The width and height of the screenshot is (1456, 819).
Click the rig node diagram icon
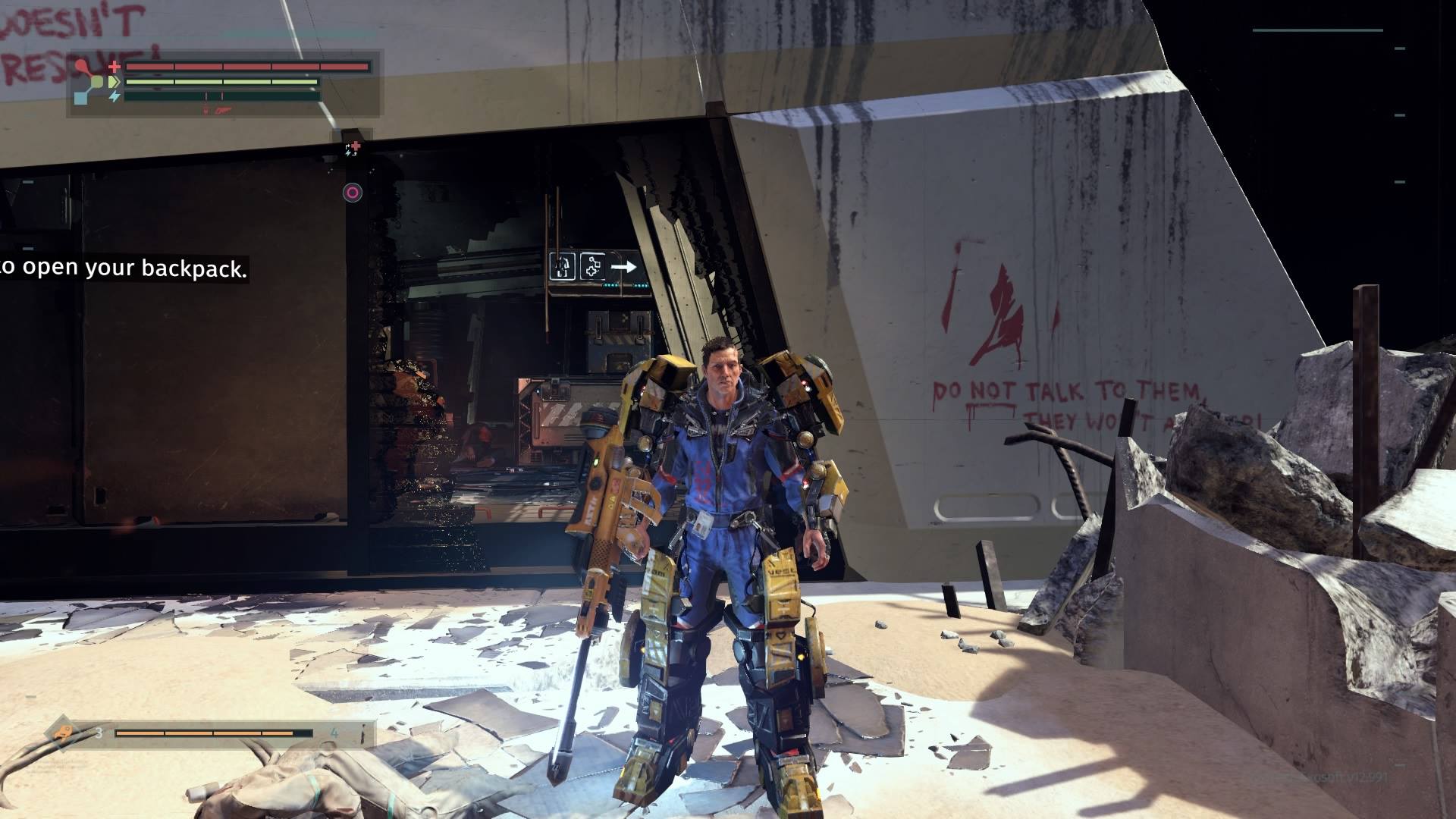pos(91,82)
